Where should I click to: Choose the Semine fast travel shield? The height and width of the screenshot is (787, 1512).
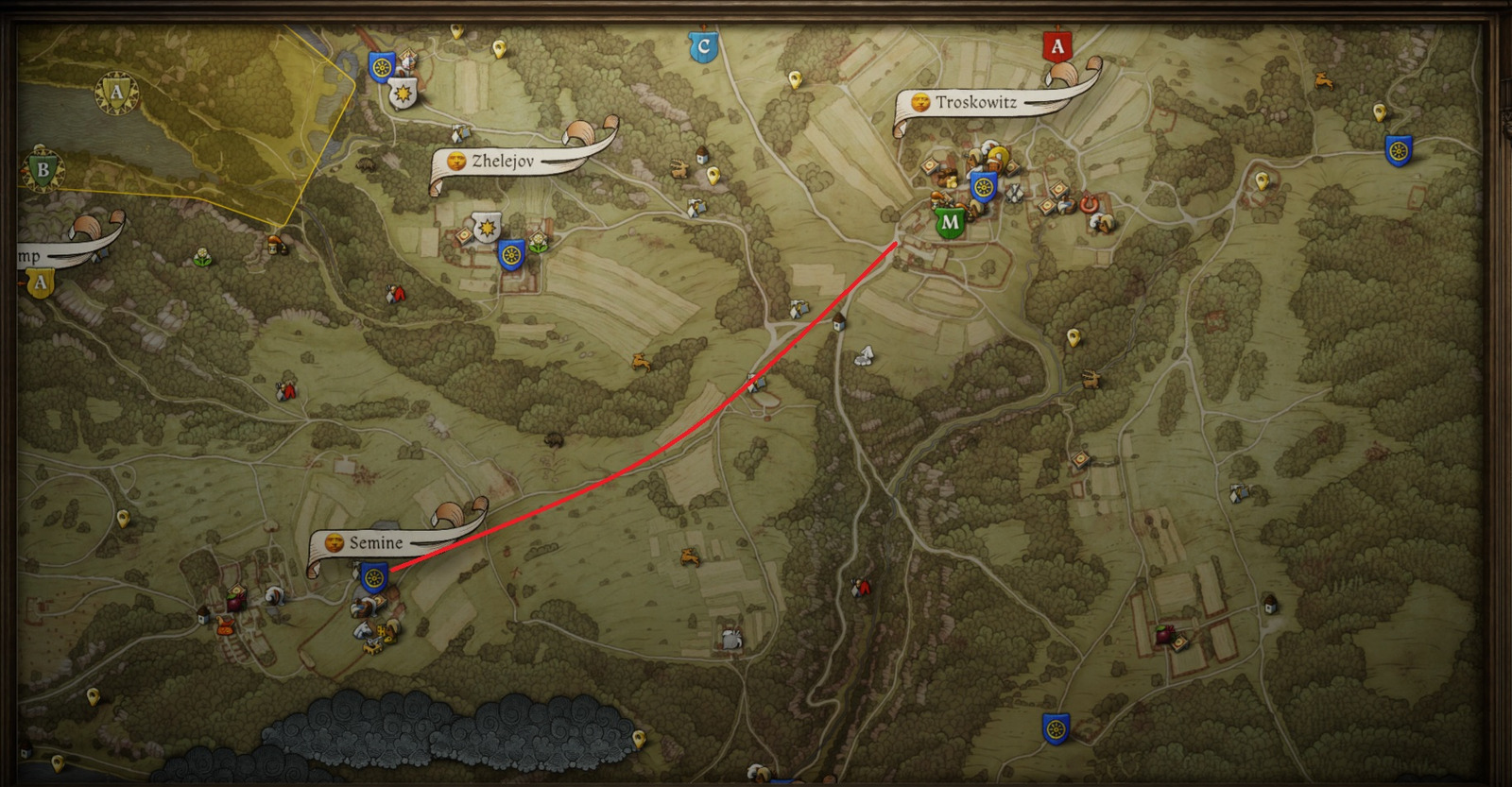pos(374,576)
